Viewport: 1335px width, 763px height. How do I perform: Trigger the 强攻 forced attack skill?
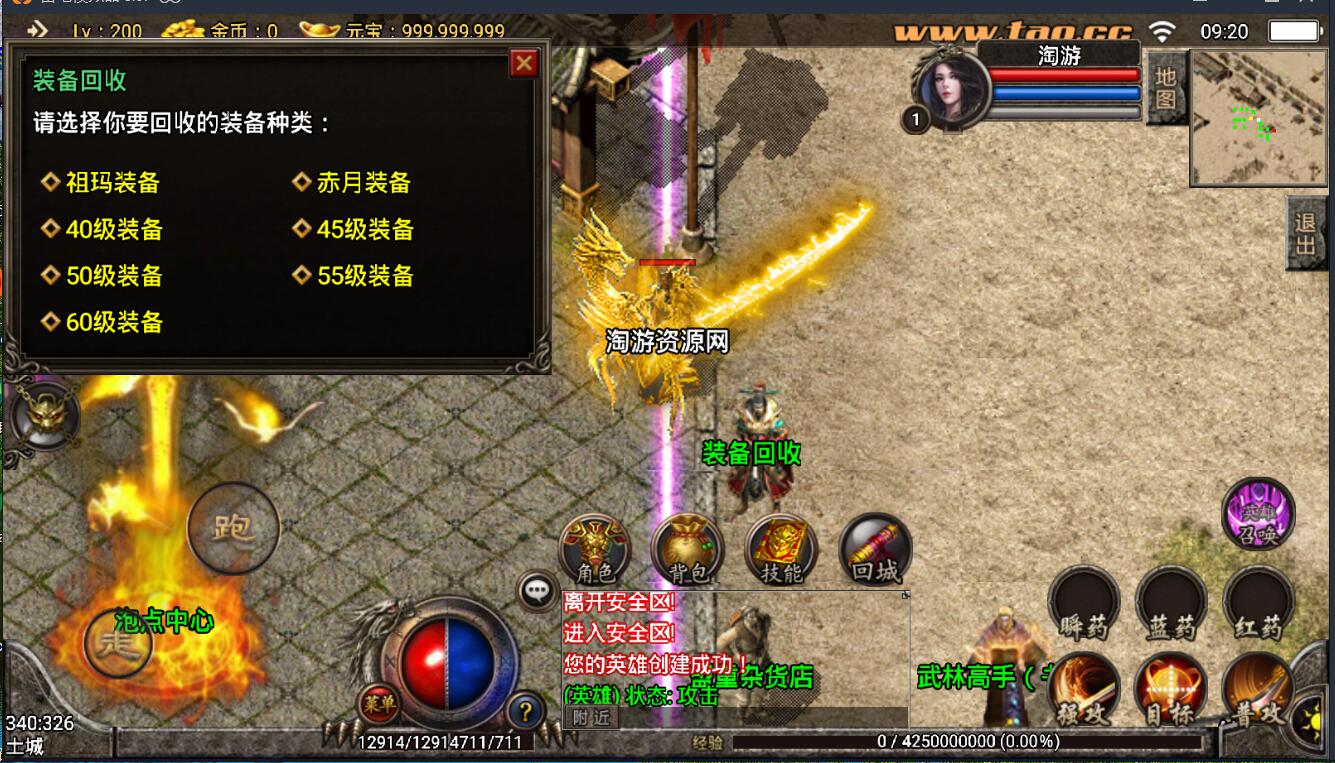point(1084,690)
